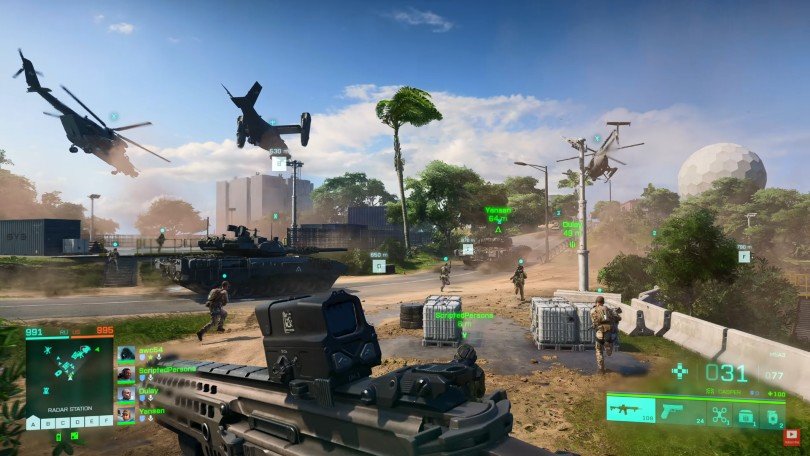The width and height of the screenshot is (810, 456).
Task: Click squad member awc64's portrait
Action: (126, 354)
